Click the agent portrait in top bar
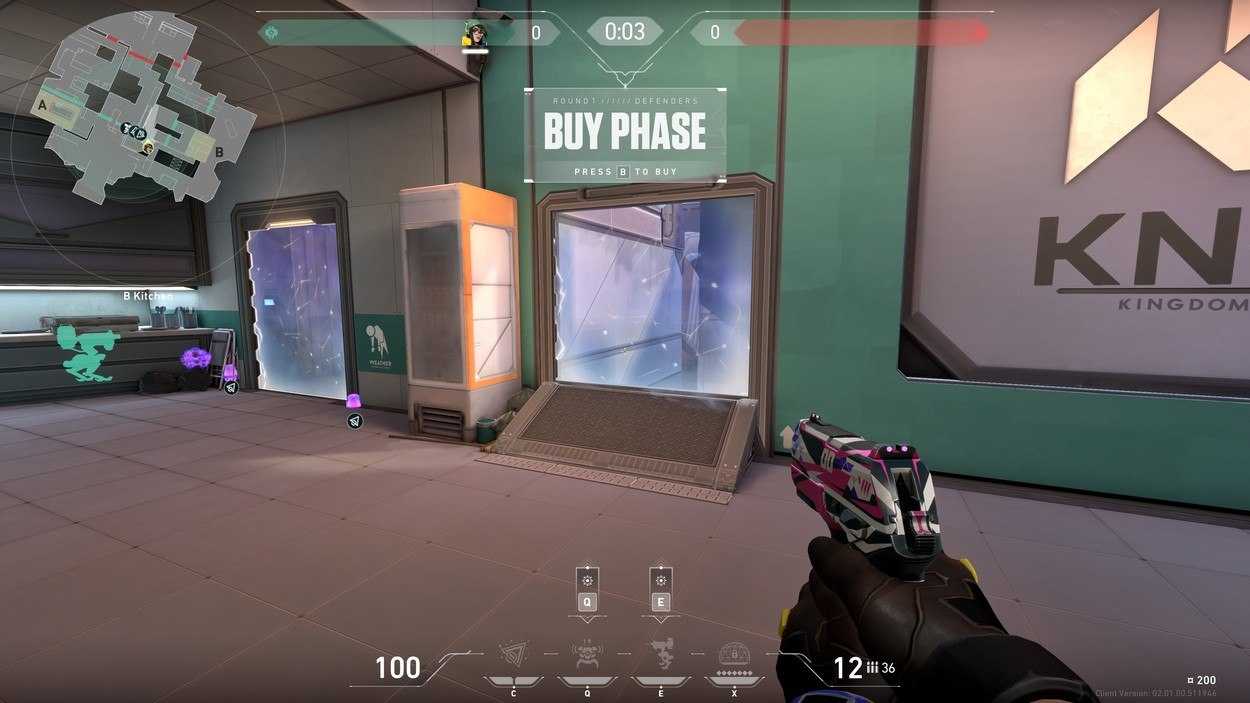 coord(474,35)
